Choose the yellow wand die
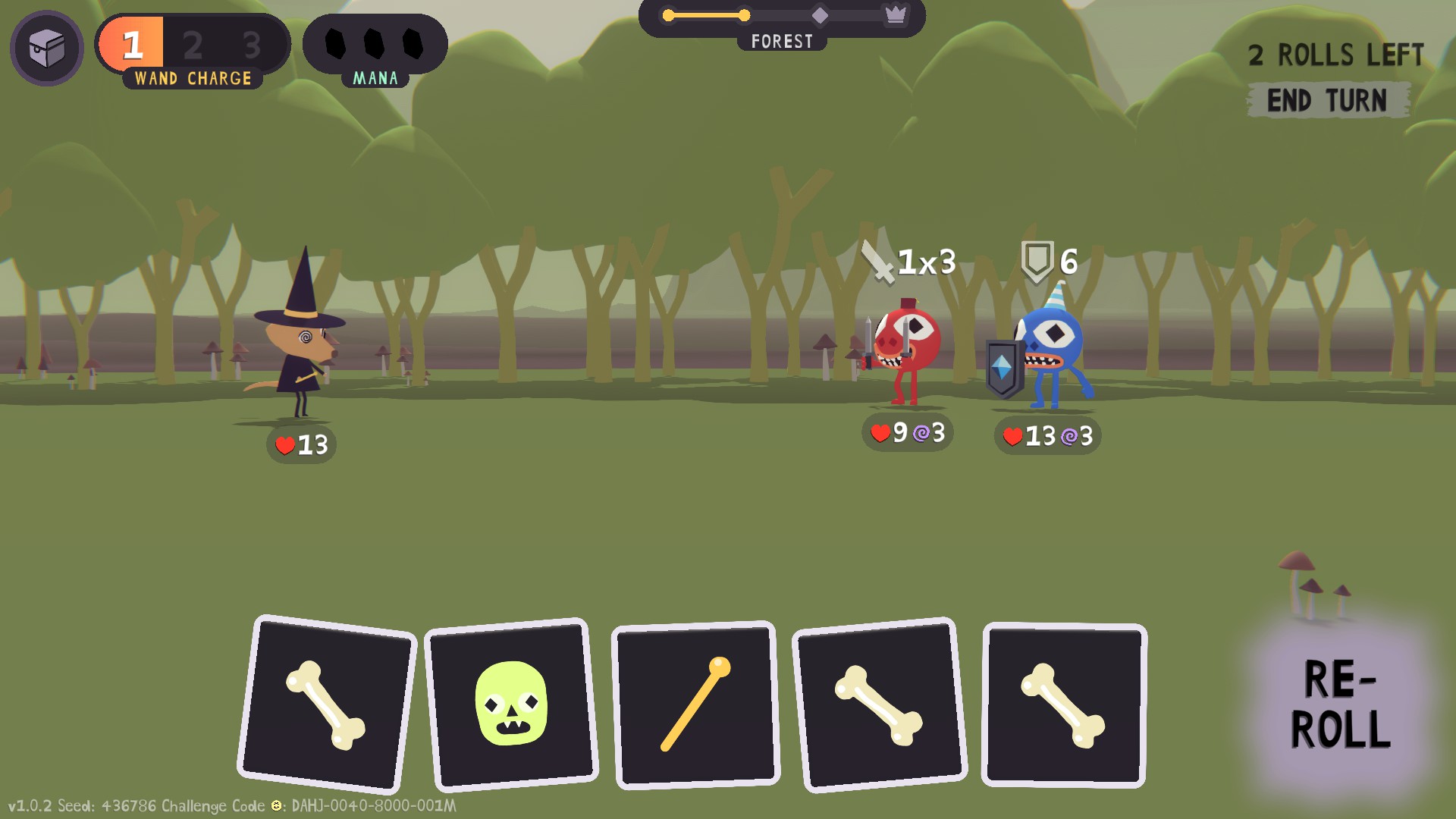 [x=695, y=704]
